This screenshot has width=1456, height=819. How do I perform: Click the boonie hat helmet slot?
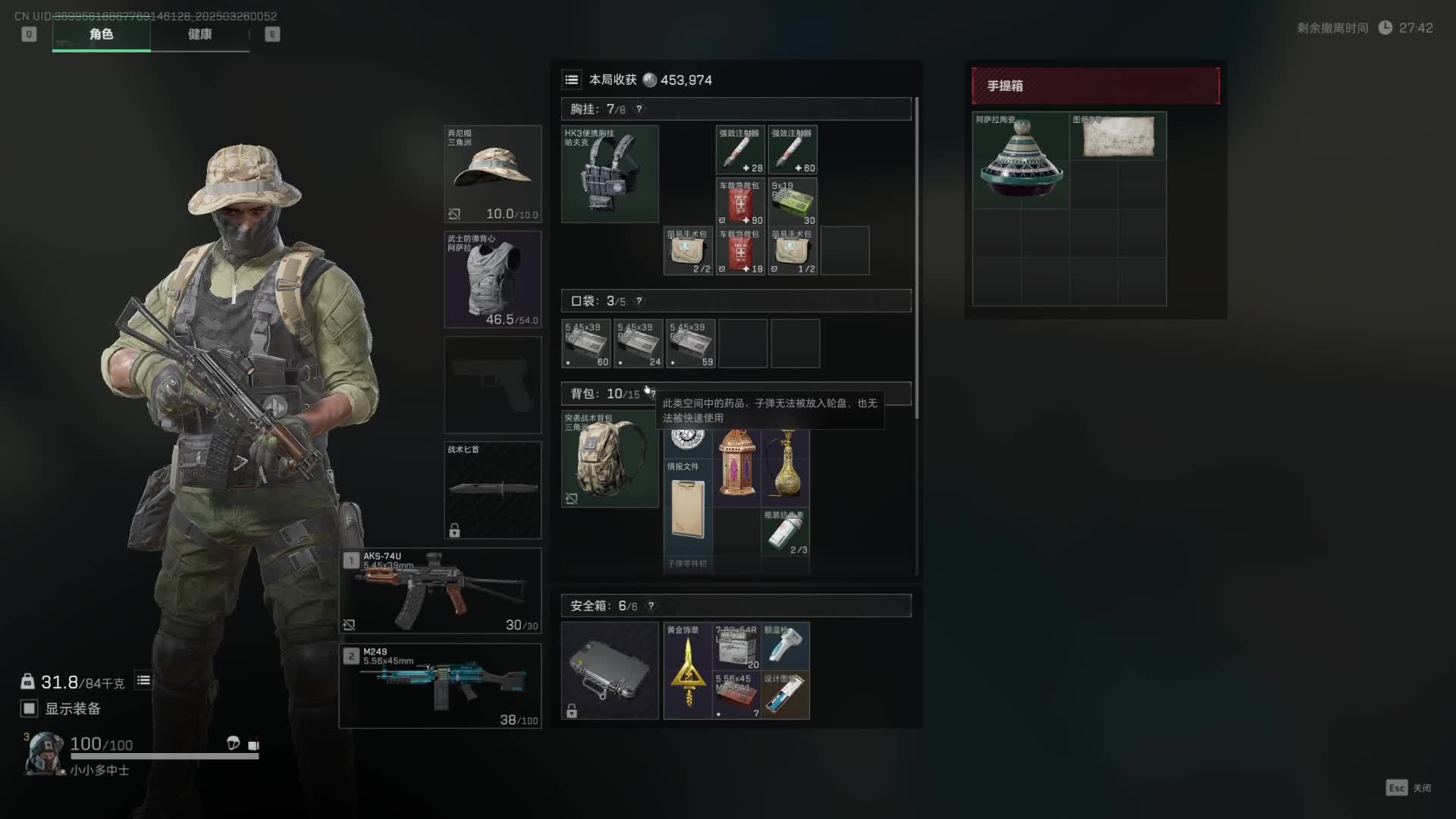click(492, 174)
